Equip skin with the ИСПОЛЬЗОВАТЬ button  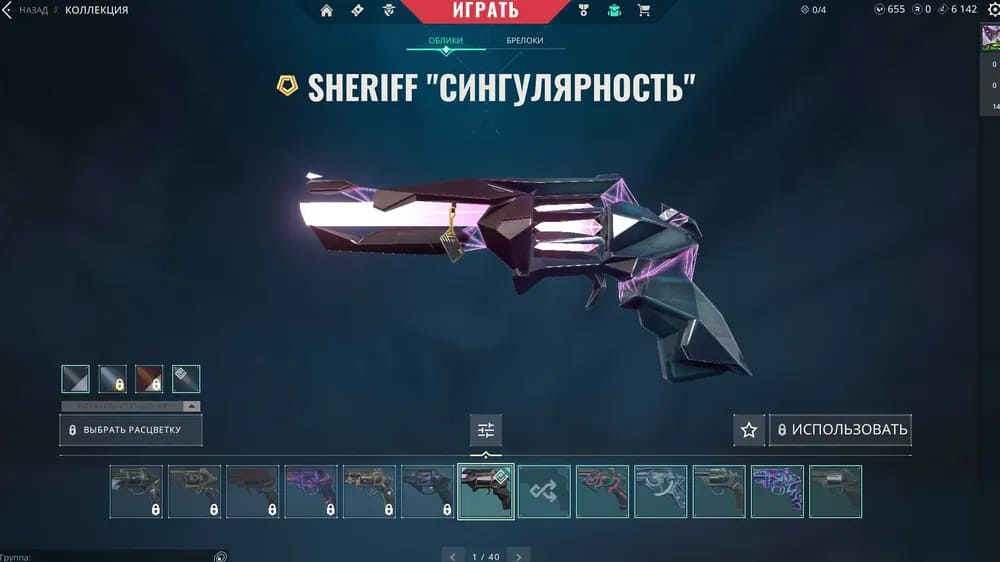[x=840, y=430]
